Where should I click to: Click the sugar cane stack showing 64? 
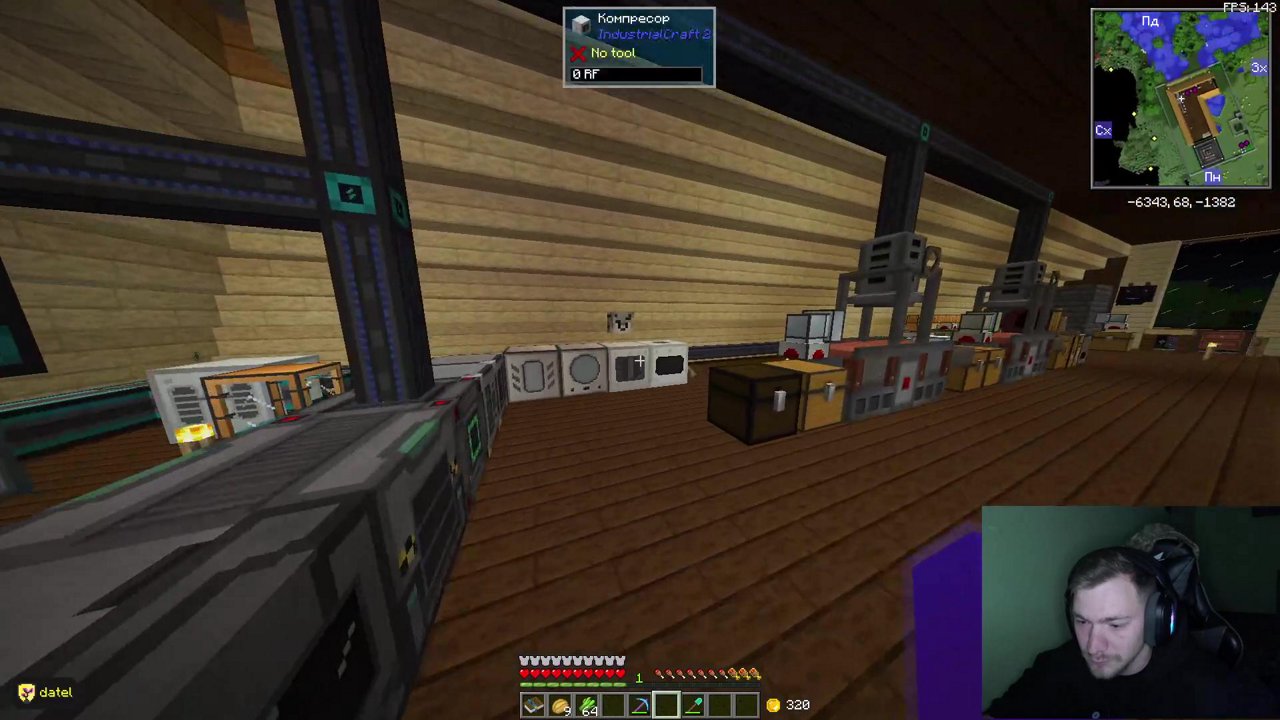point(588,703)
